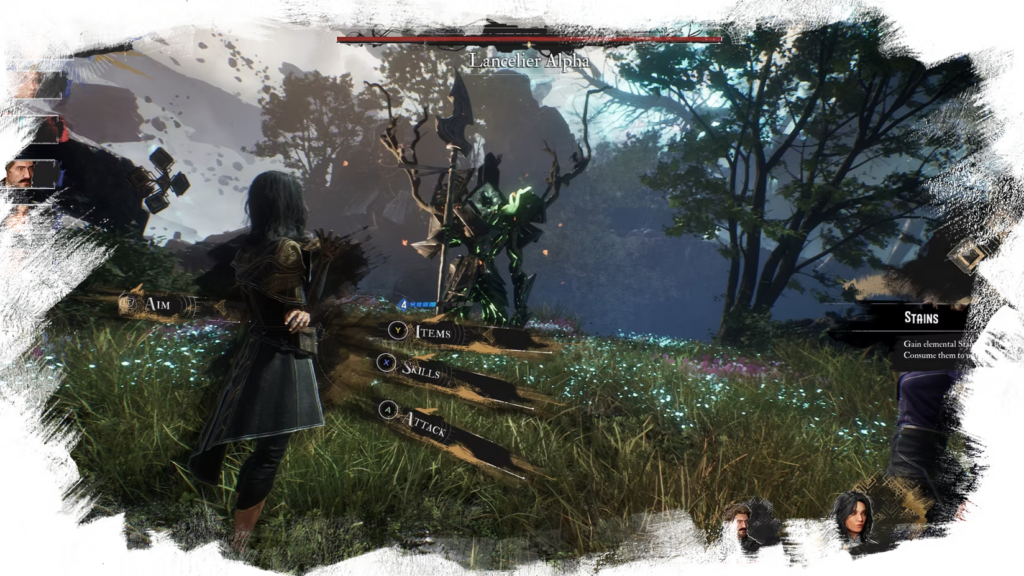This screenshot has height=576, width=1024.
Task: Click the Stains tooltip header
Action: click(921, 317)
